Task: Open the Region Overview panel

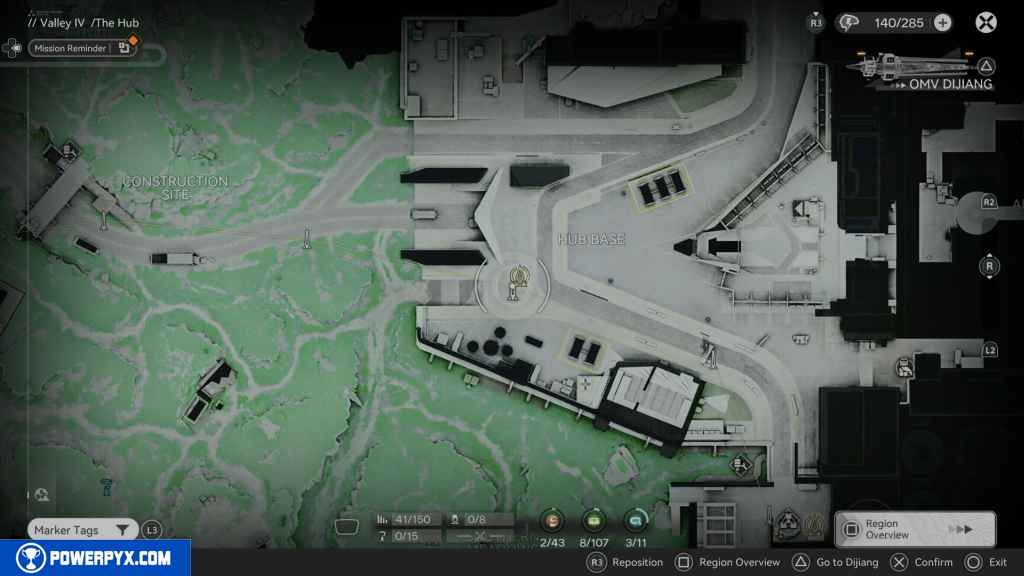Action: [914, 529]
